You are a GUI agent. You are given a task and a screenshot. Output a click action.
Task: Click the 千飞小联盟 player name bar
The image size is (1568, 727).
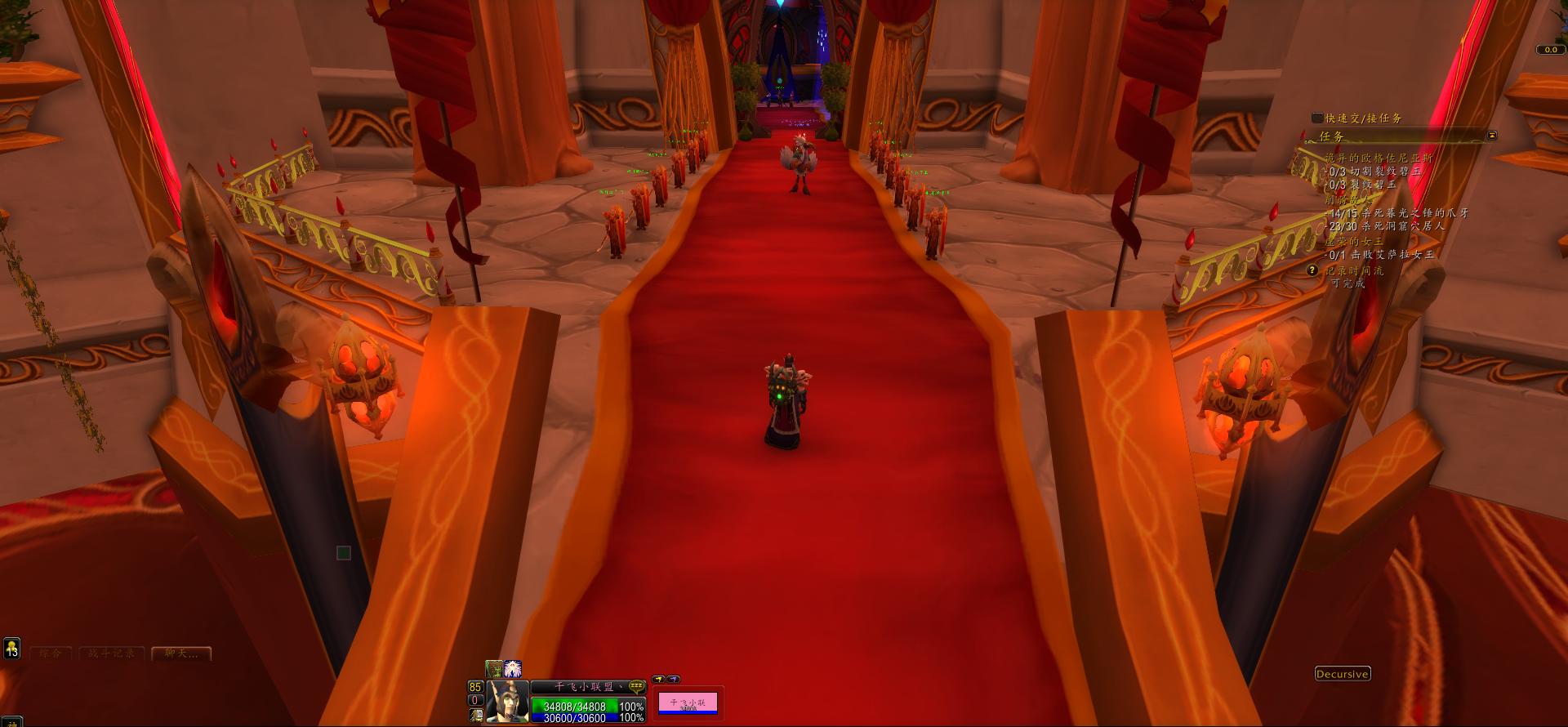578,687
